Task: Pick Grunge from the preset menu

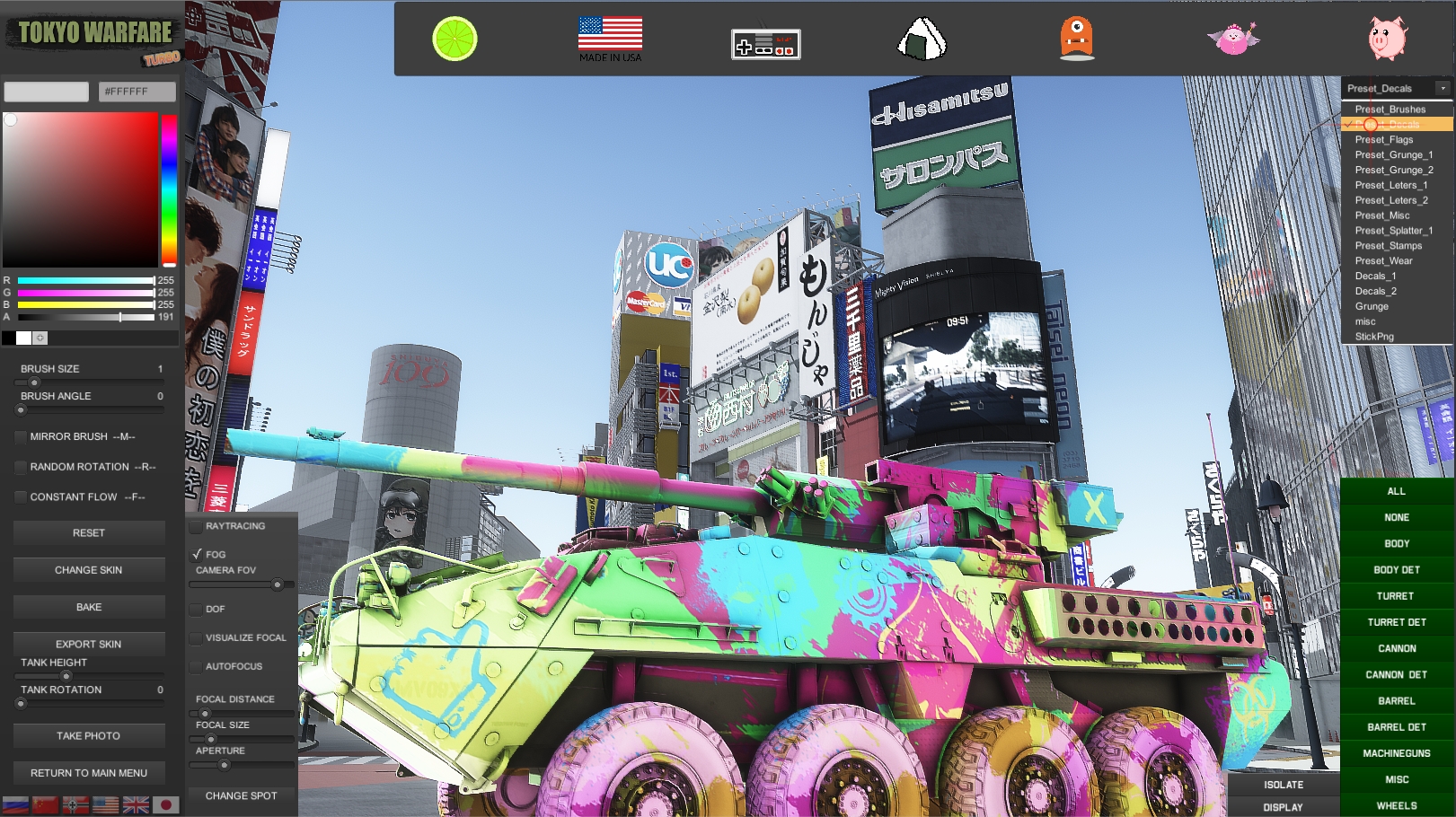Action: point(1371,306)
